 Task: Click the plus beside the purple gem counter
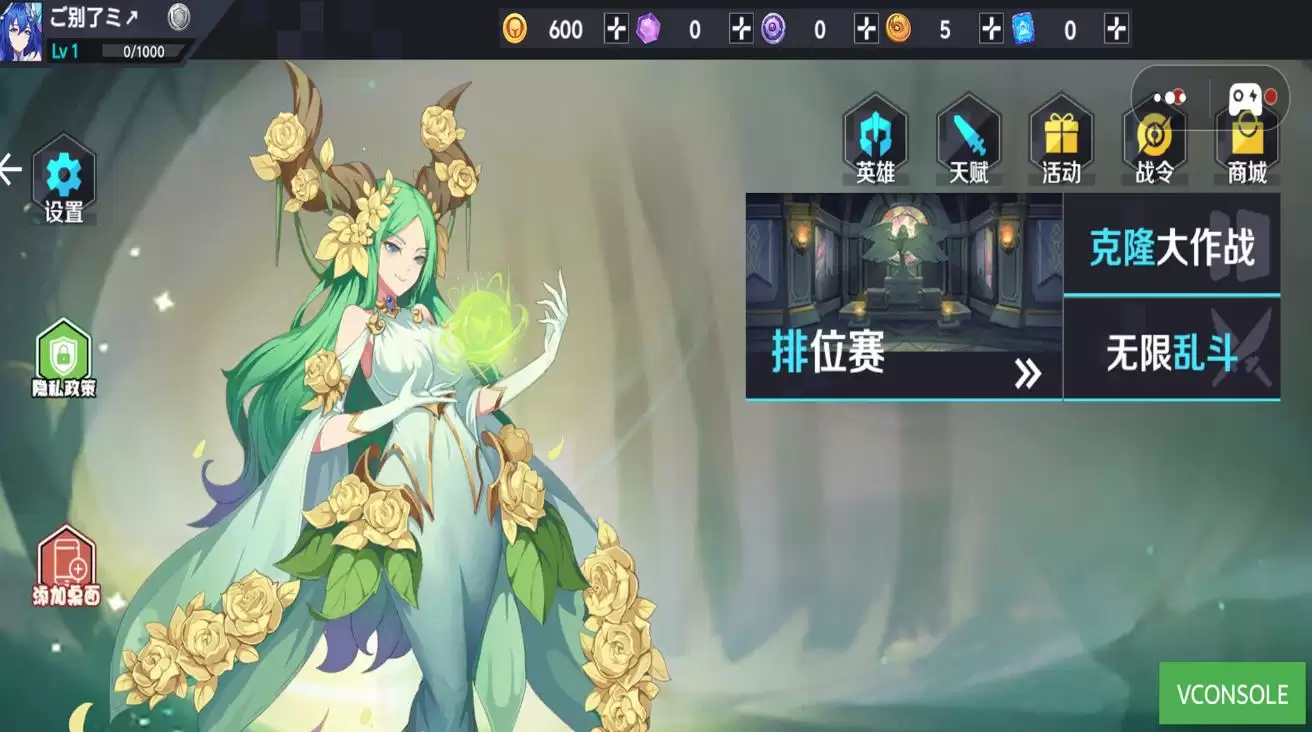[740, 30]
